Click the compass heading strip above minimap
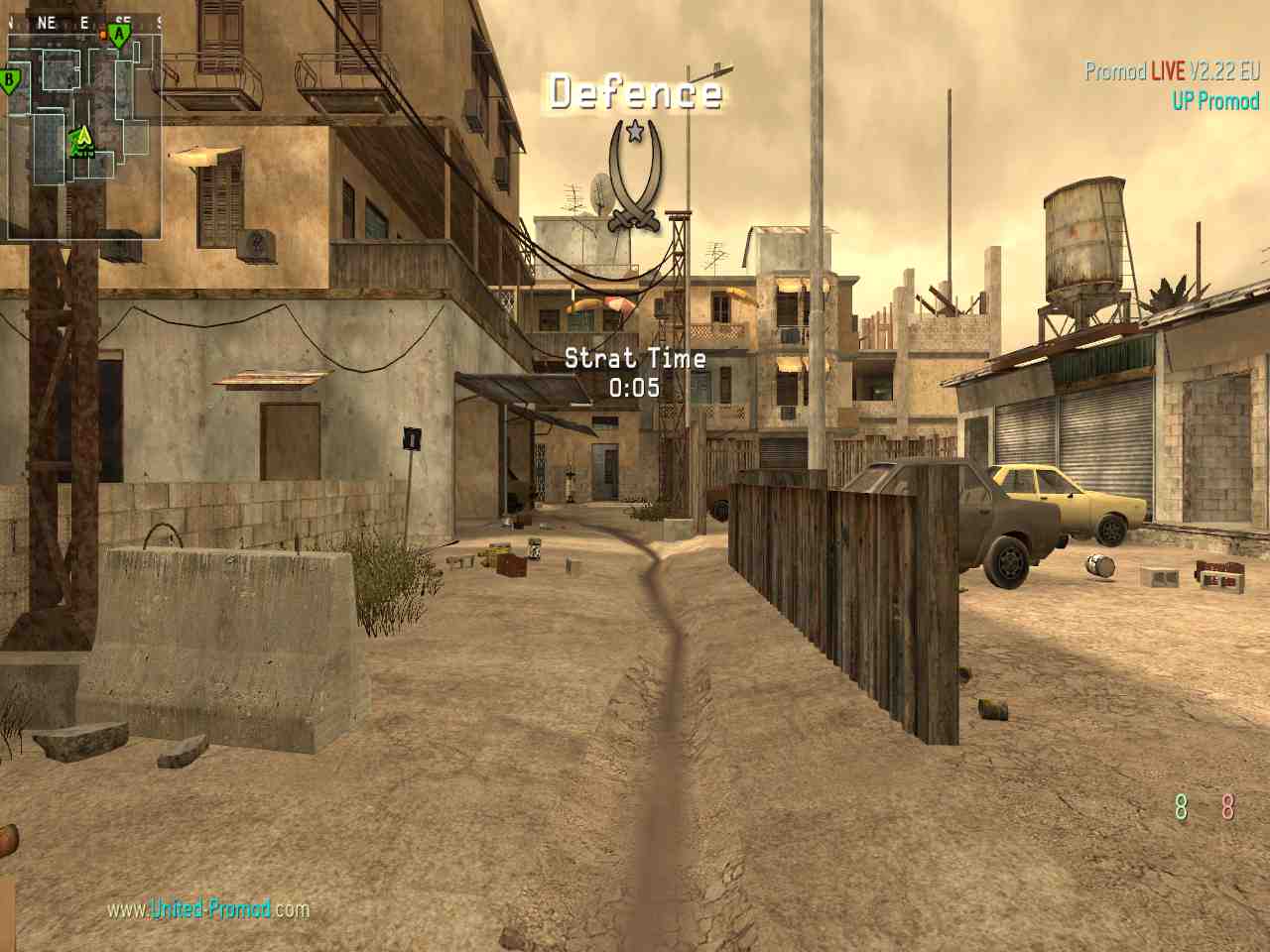 pyautogui.click(x=84, y=22)
